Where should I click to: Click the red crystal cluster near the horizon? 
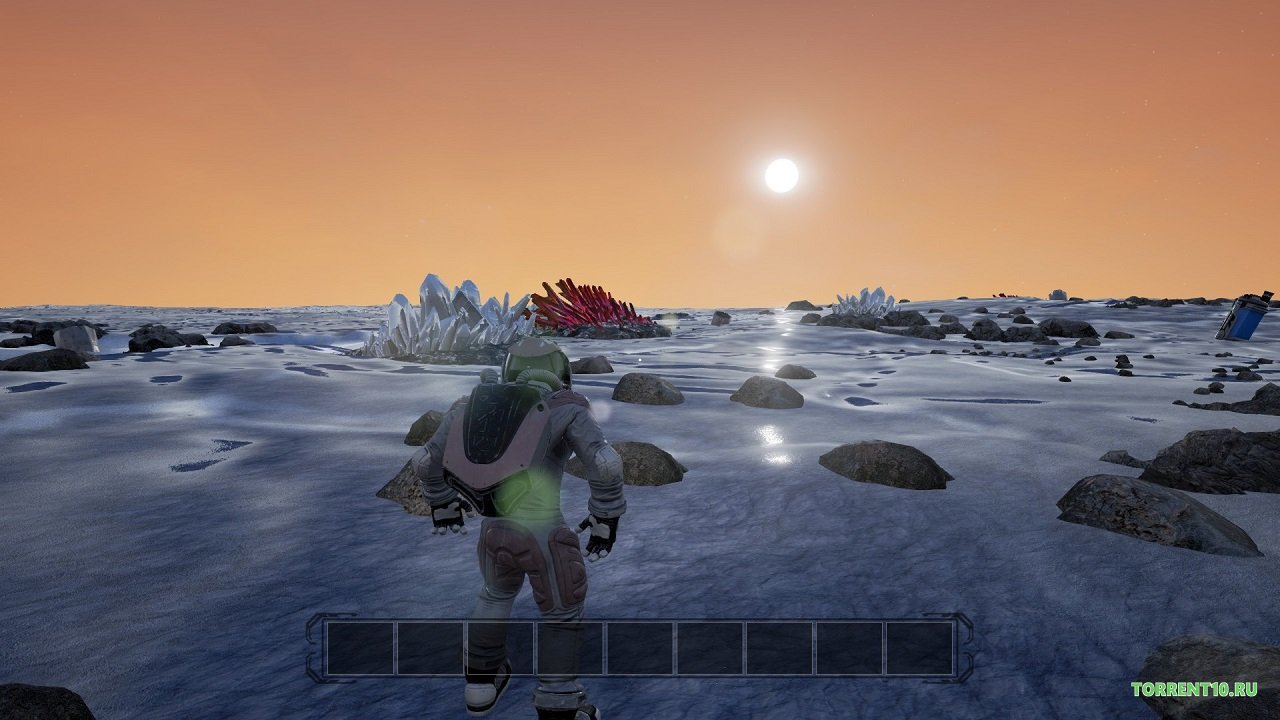pos(590,305)
